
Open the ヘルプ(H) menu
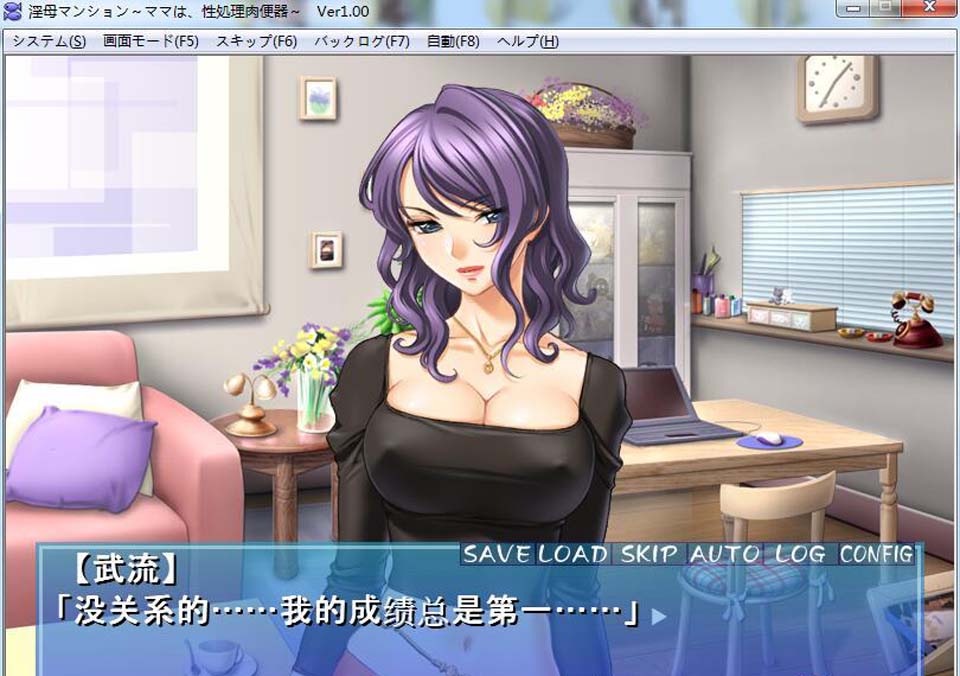coord(527,41)
